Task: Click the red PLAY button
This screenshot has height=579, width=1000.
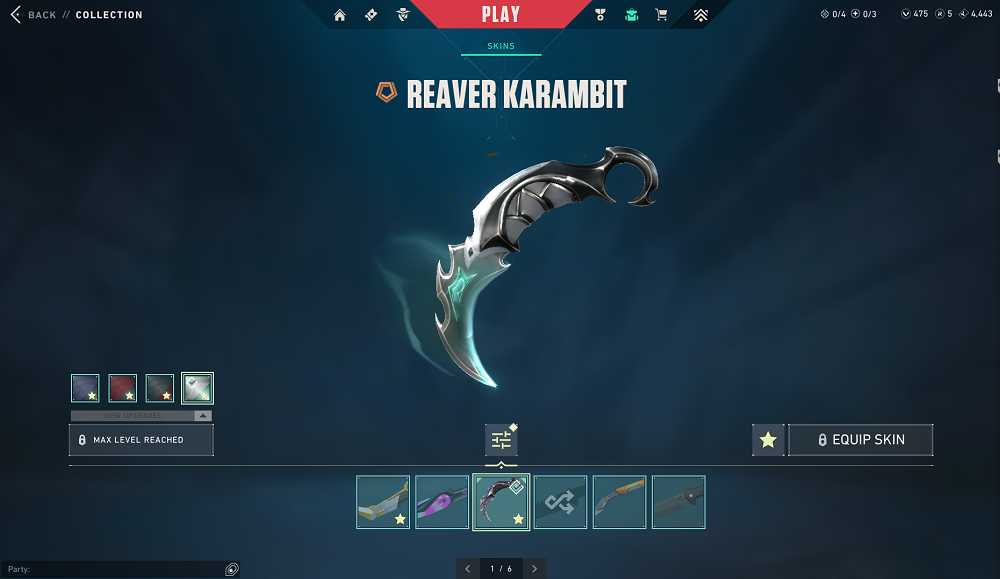Action: 500,14
